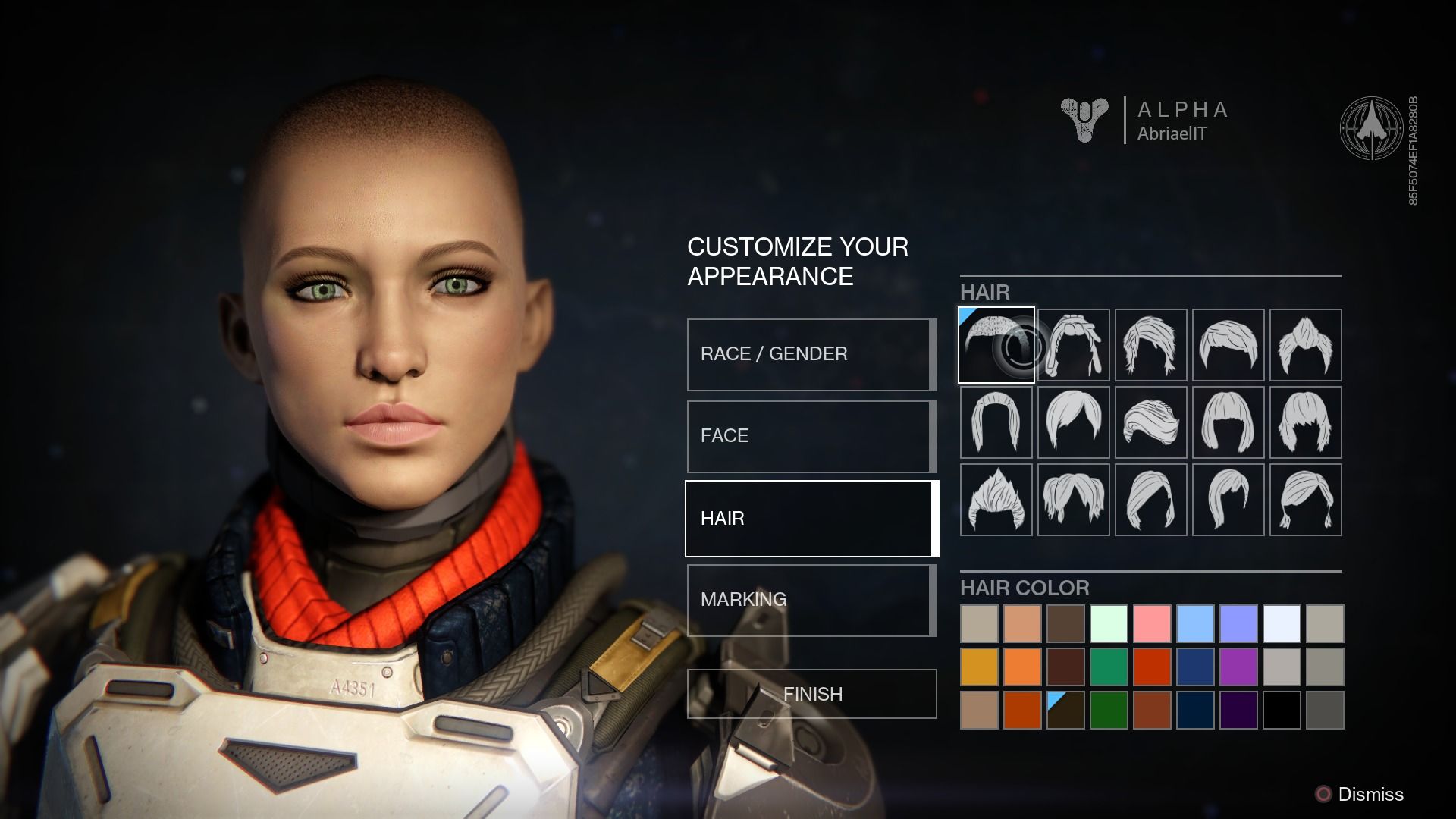Viewport: 1456px width, 819px height.
Task: Pick the bob with straight bangs hairstyle
Action: pos(1228,422)
